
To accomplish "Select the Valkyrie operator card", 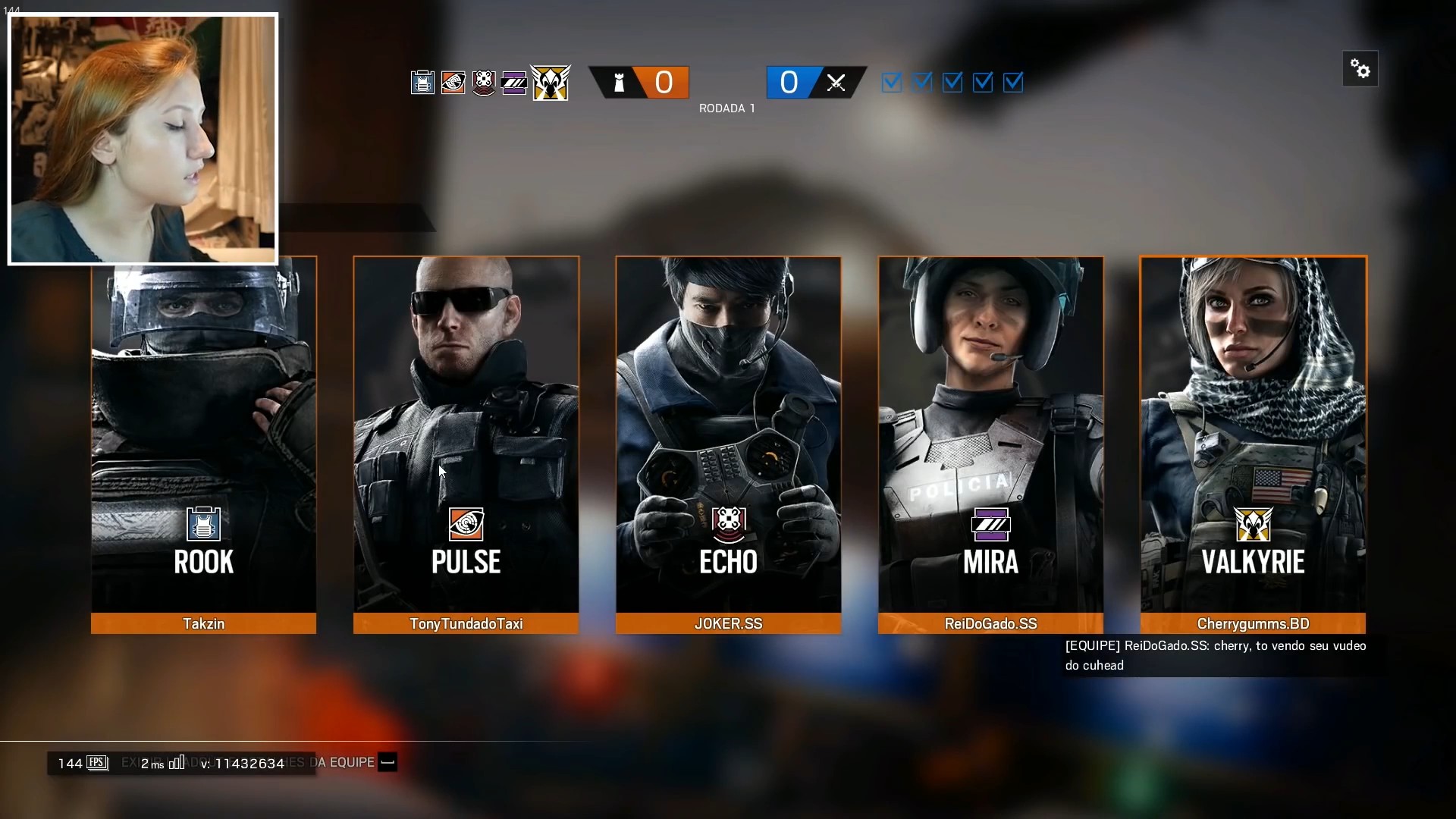I will [x=1253, y=432].
